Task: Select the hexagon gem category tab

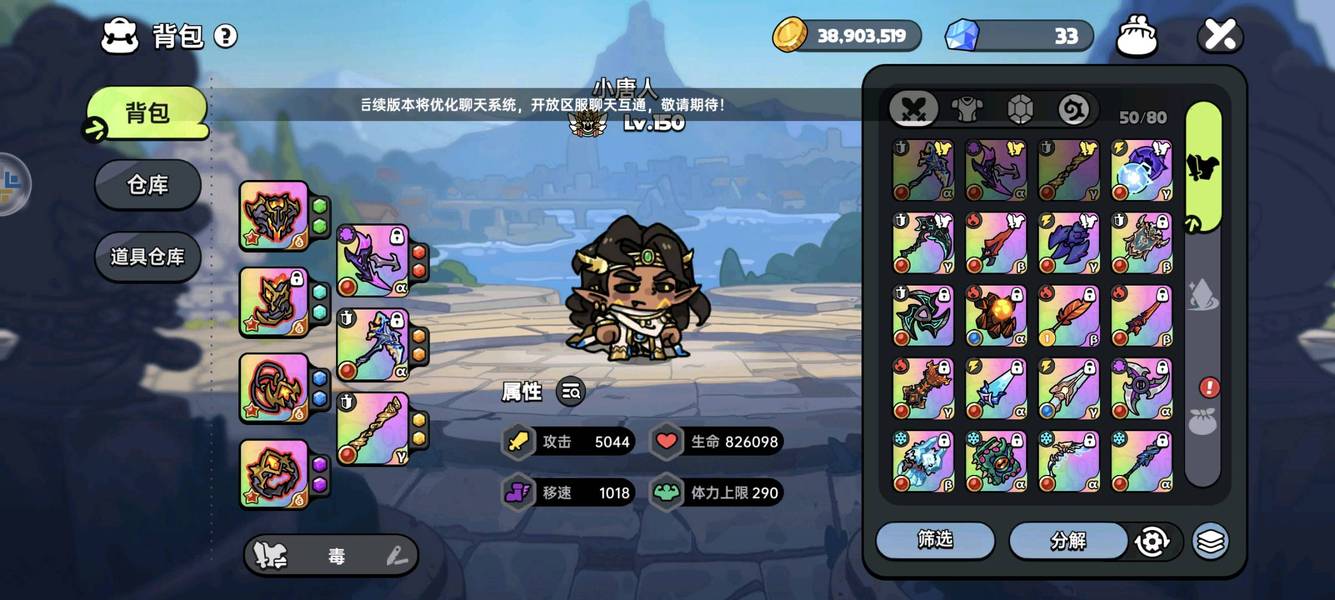Action: point(1020,109)
